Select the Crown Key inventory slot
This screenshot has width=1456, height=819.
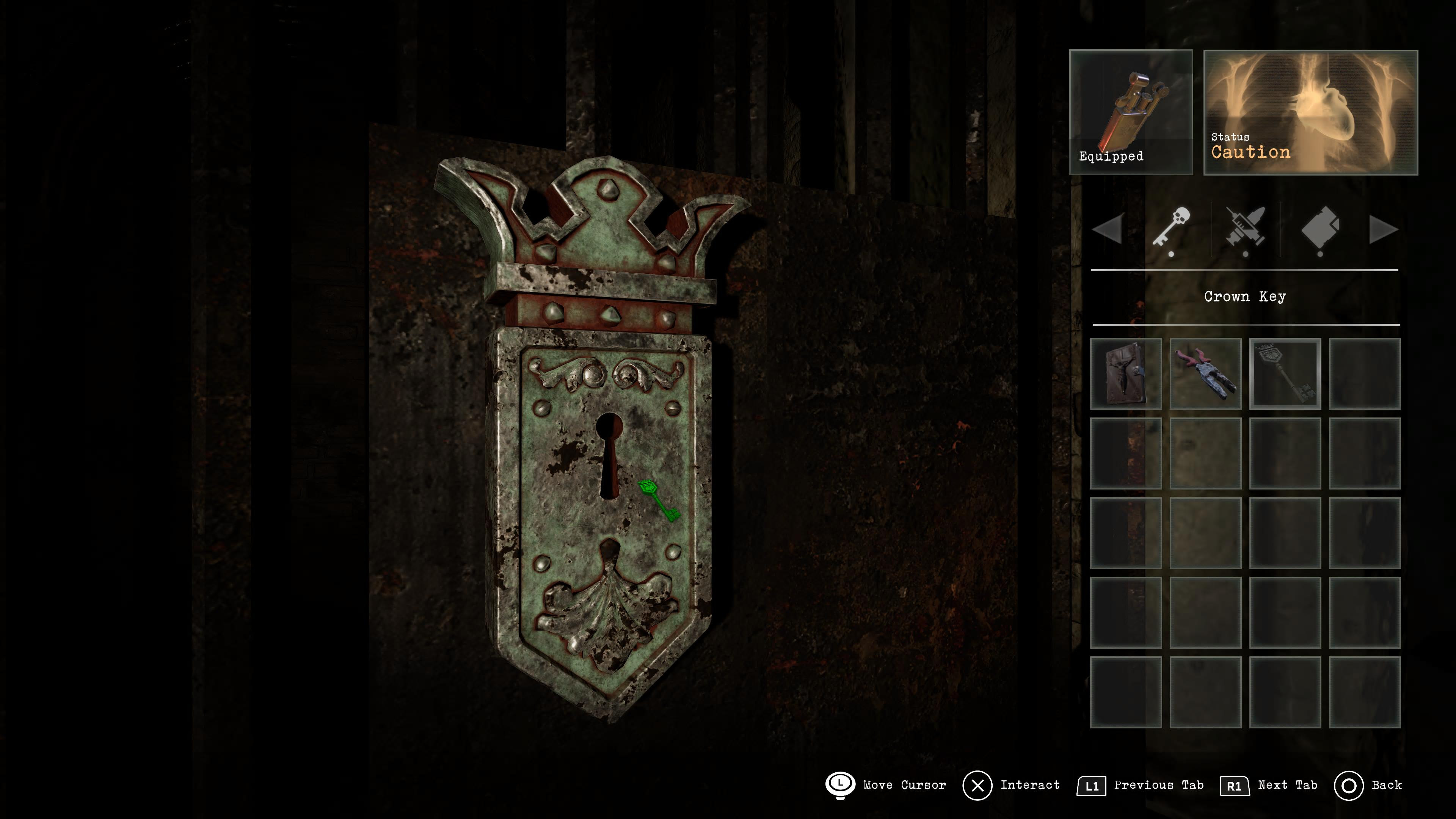click(x=1285, y=373)
